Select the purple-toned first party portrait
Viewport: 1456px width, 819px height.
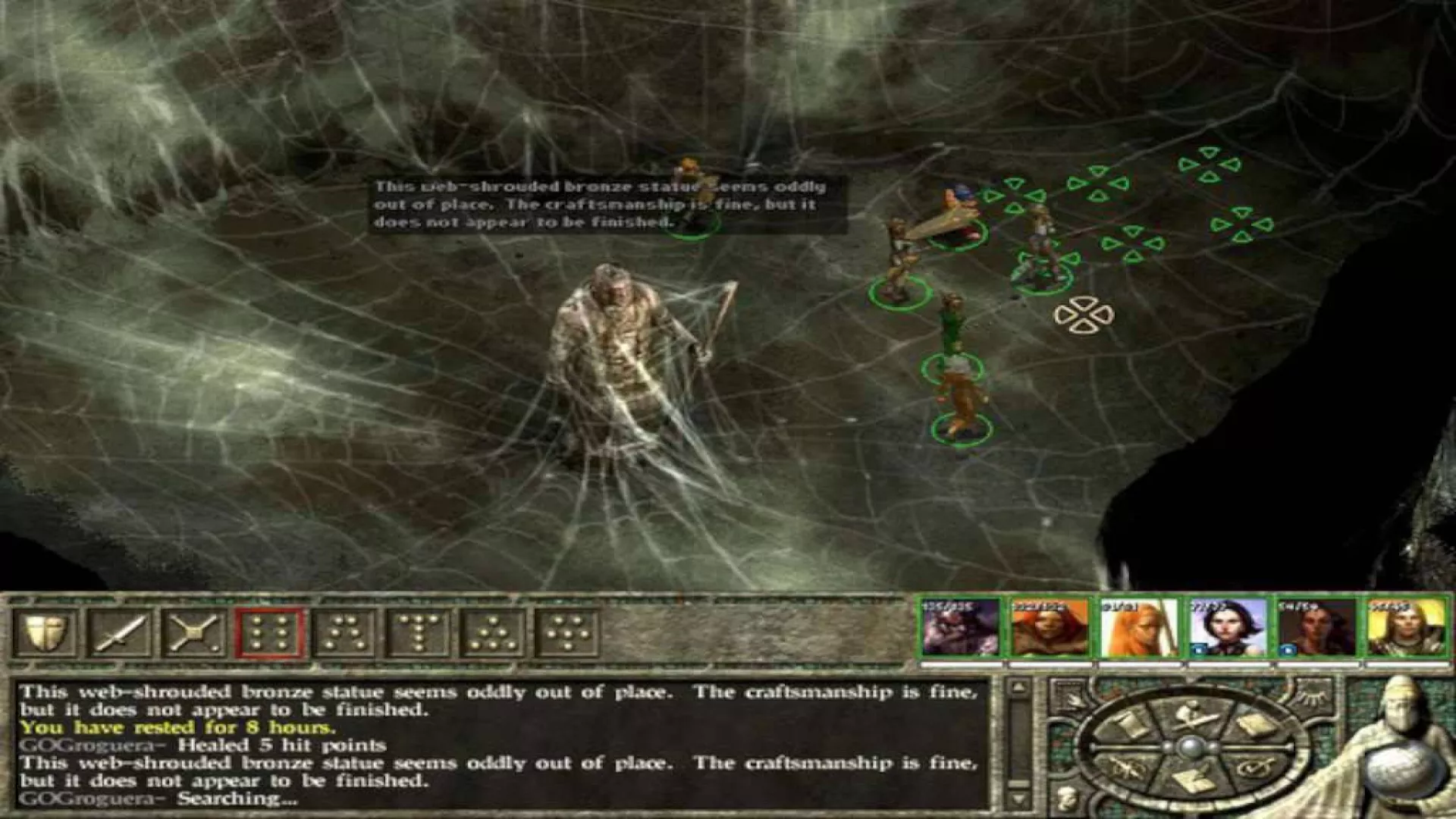961,628
